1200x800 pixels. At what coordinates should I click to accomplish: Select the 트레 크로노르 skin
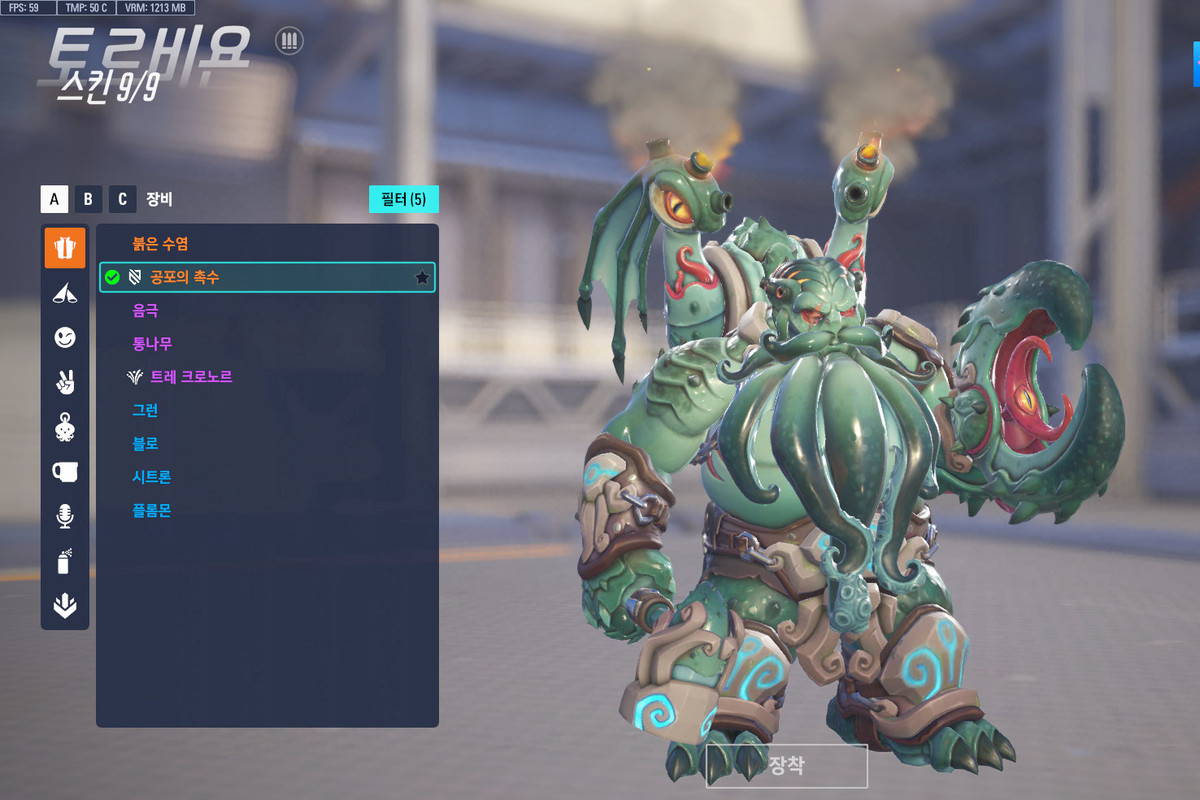190,377
